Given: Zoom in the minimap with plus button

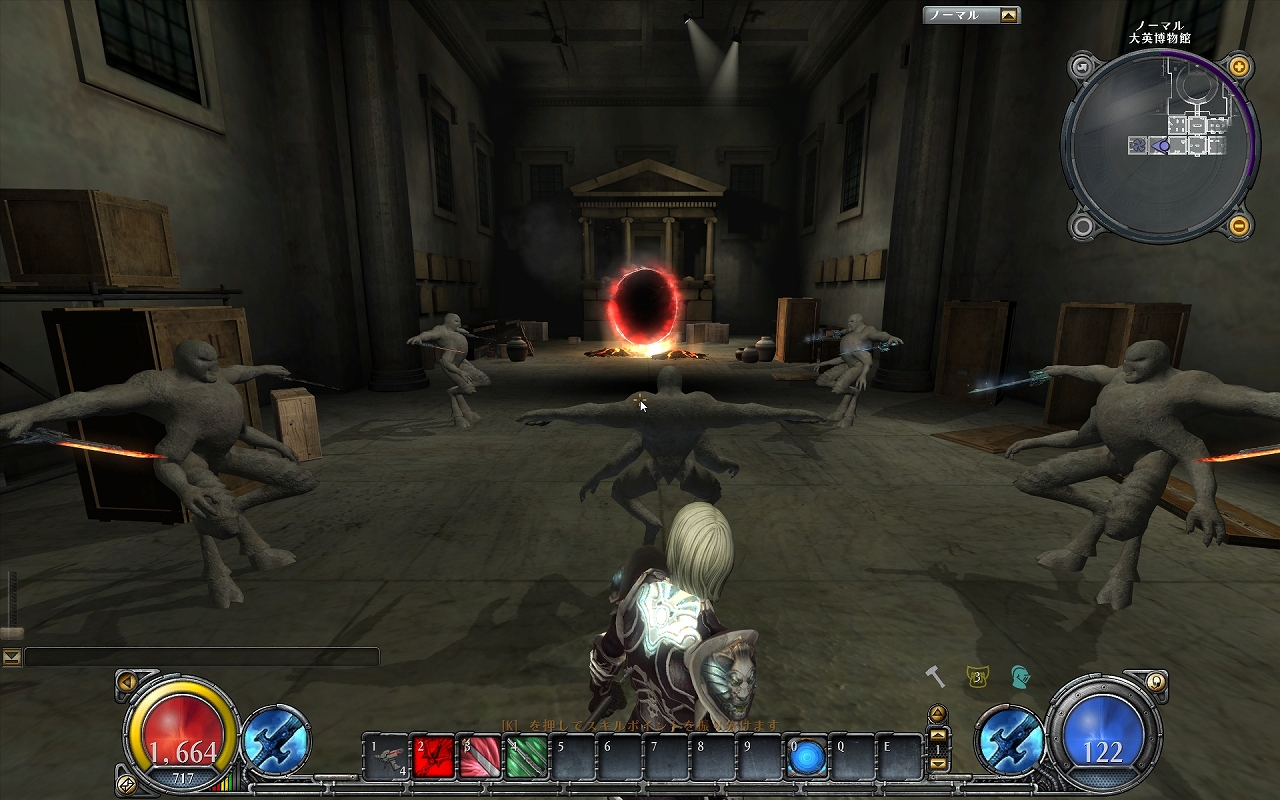Looking at the screenshot, I should click(x=1239, y=68).
